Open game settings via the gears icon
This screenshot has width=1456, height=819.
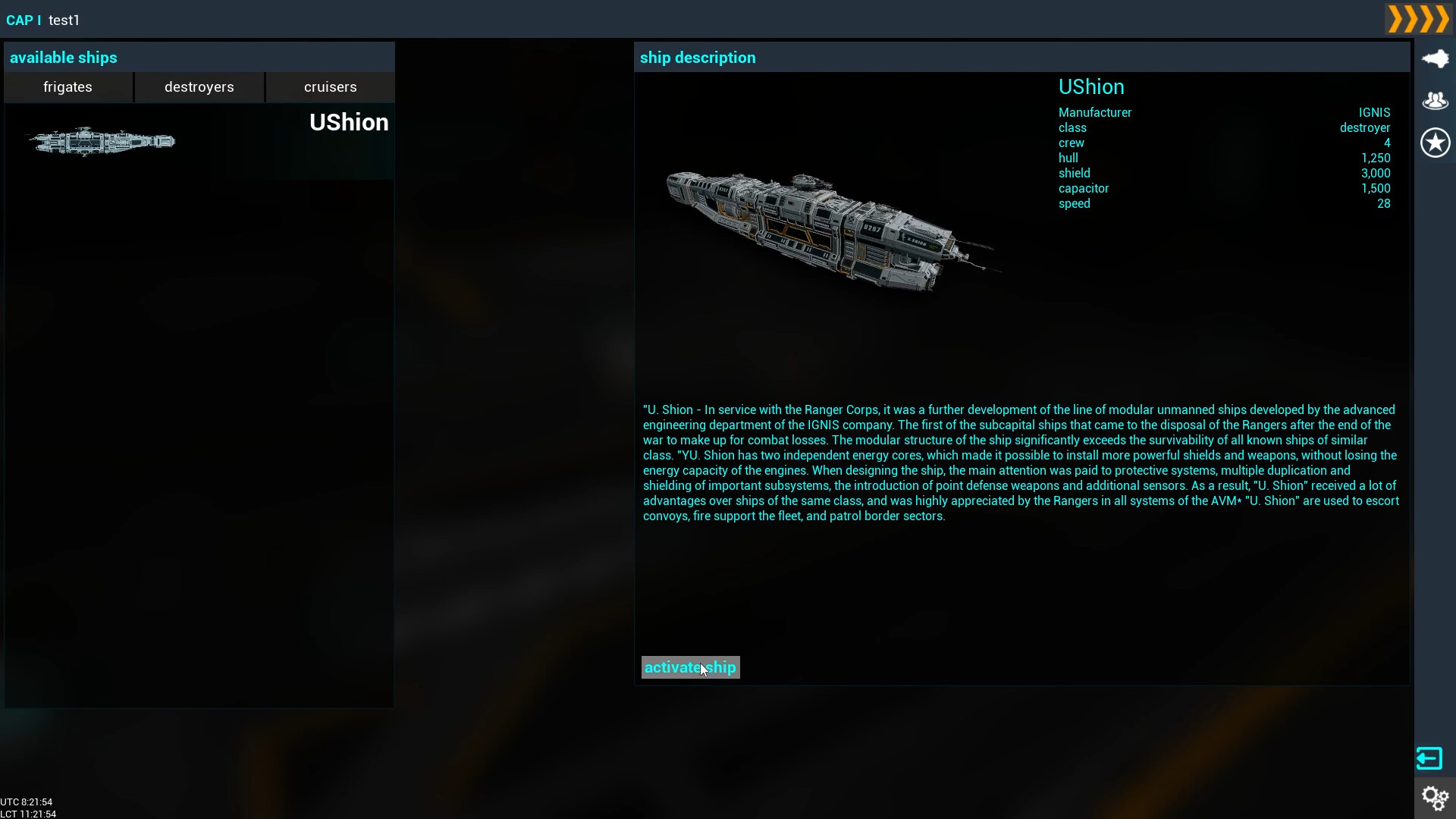(1436, 798)
